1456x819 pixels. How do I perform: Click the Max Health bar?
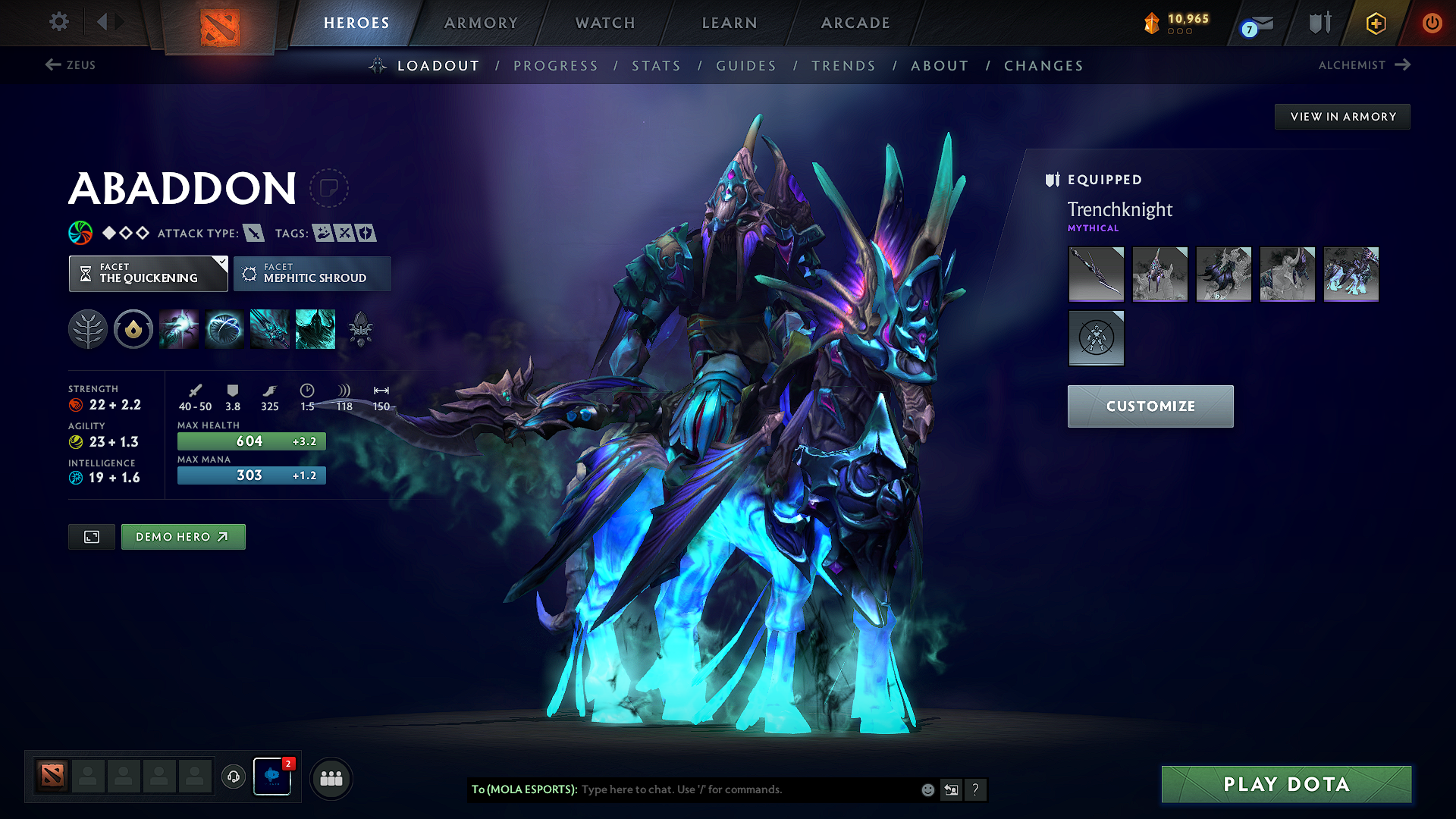click(251, 441)
